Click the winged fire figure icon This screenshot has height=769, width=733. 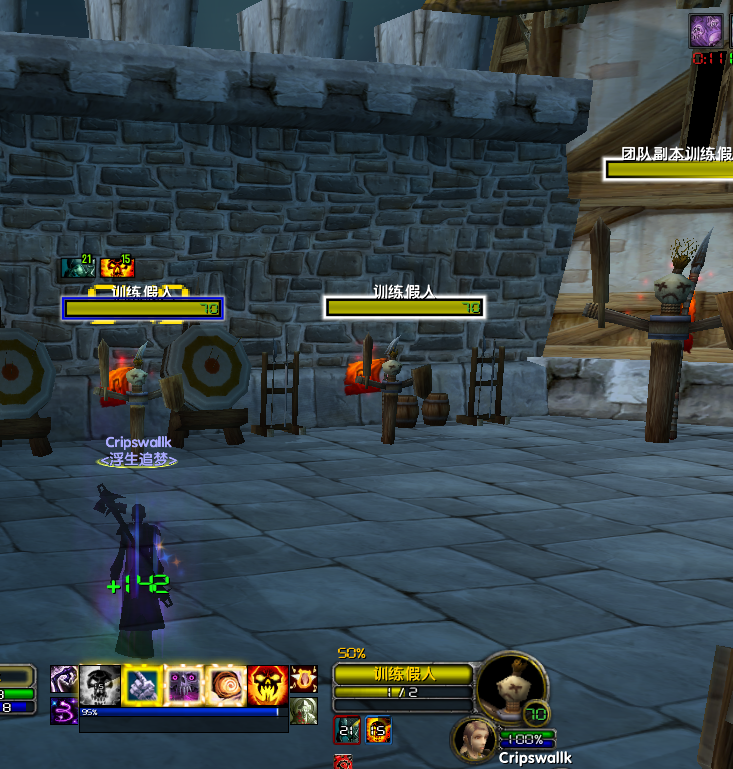pos(303,679)
